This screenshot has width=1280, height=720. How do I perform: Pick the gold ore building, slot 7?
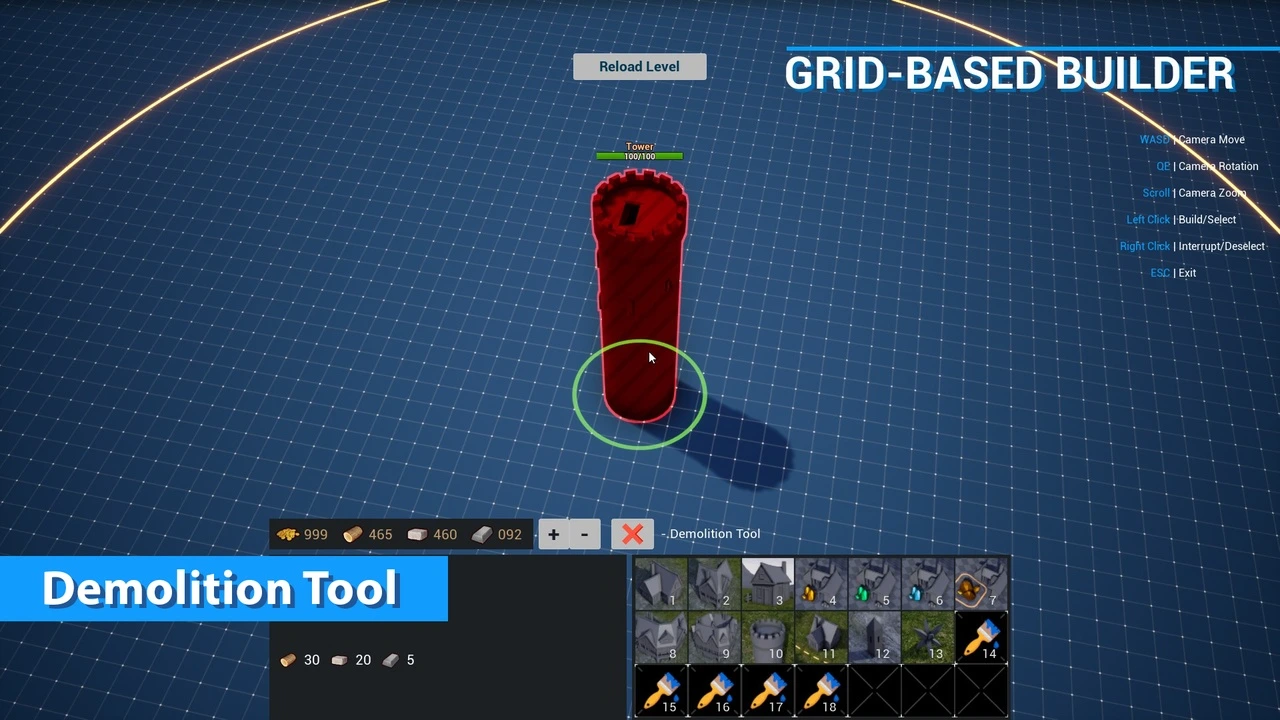click(x=981, y=584)
